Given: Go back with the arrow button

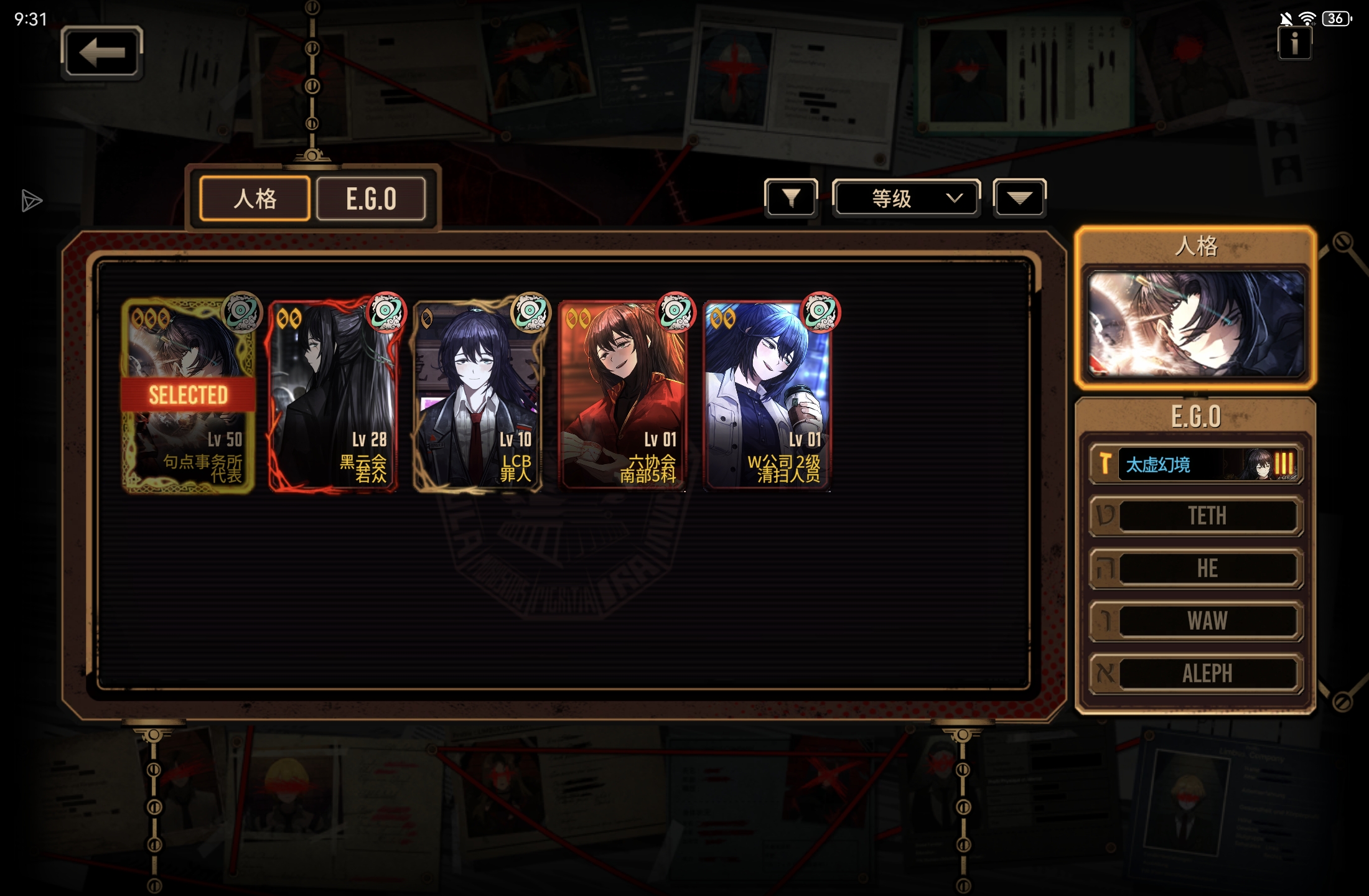Looking at the screenshot, I should [102, 52].
